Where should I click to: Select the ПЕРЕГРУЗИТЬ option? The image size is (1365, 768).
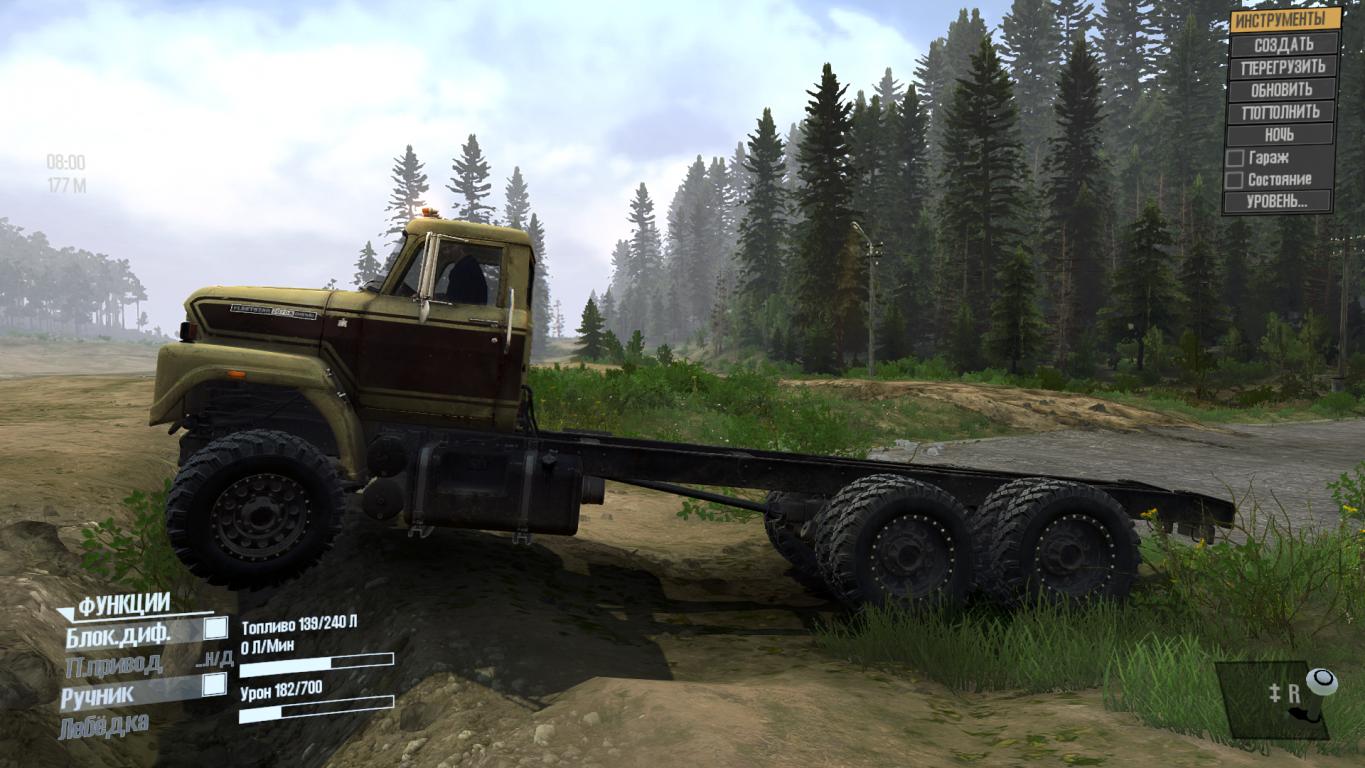click(x=1284, y=67)
